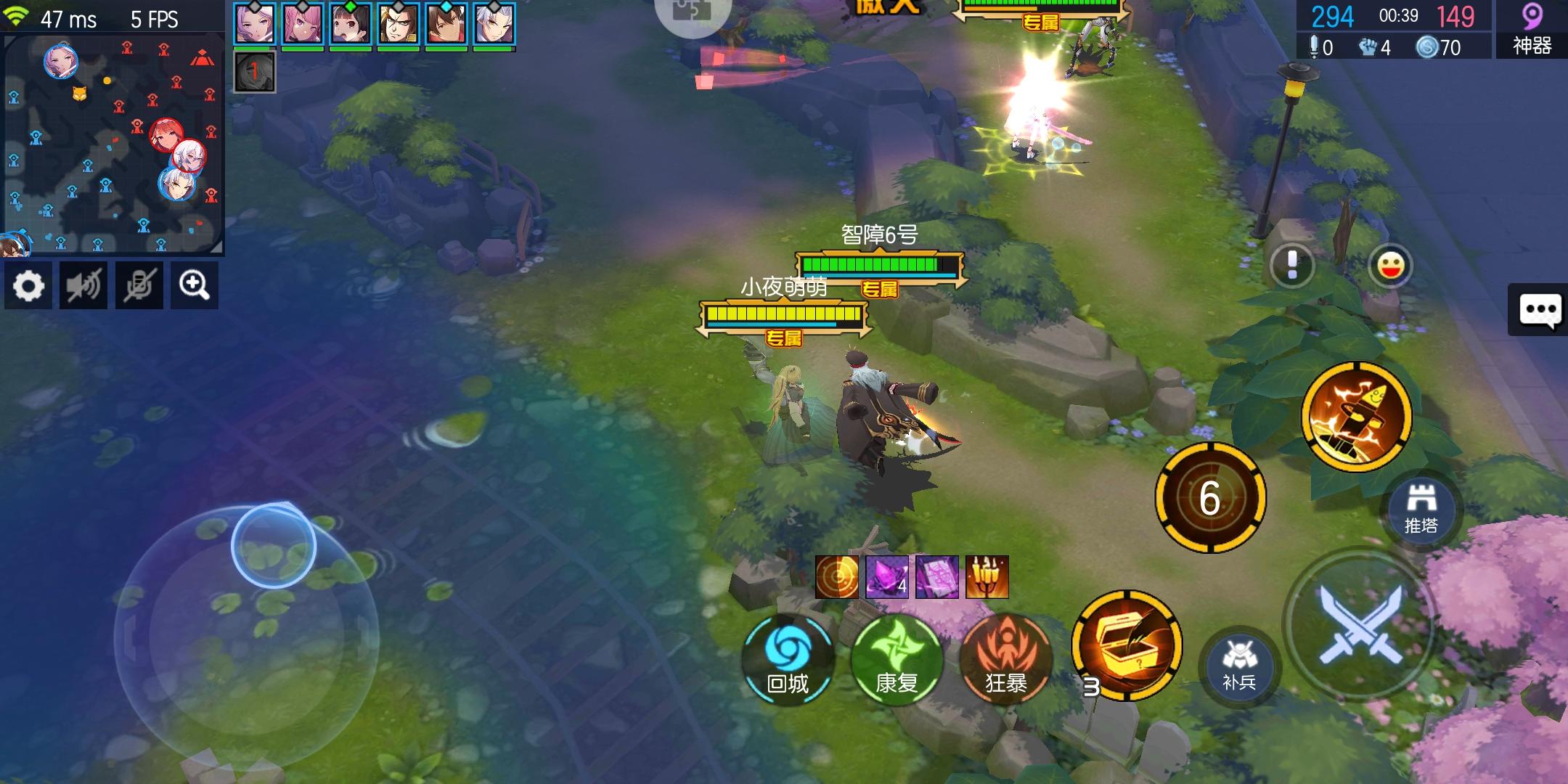The width and height of the screenshot is (1568, 784).
Task: Mute game sound with speaker toggle
Action: [x=83, y=285]
